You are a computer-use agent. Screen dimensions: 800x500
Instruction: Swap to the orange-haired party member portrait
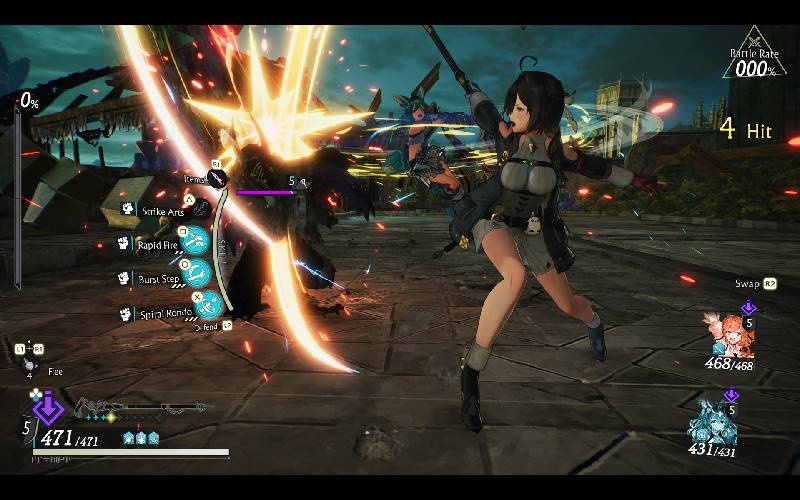[x=726, y=335]
